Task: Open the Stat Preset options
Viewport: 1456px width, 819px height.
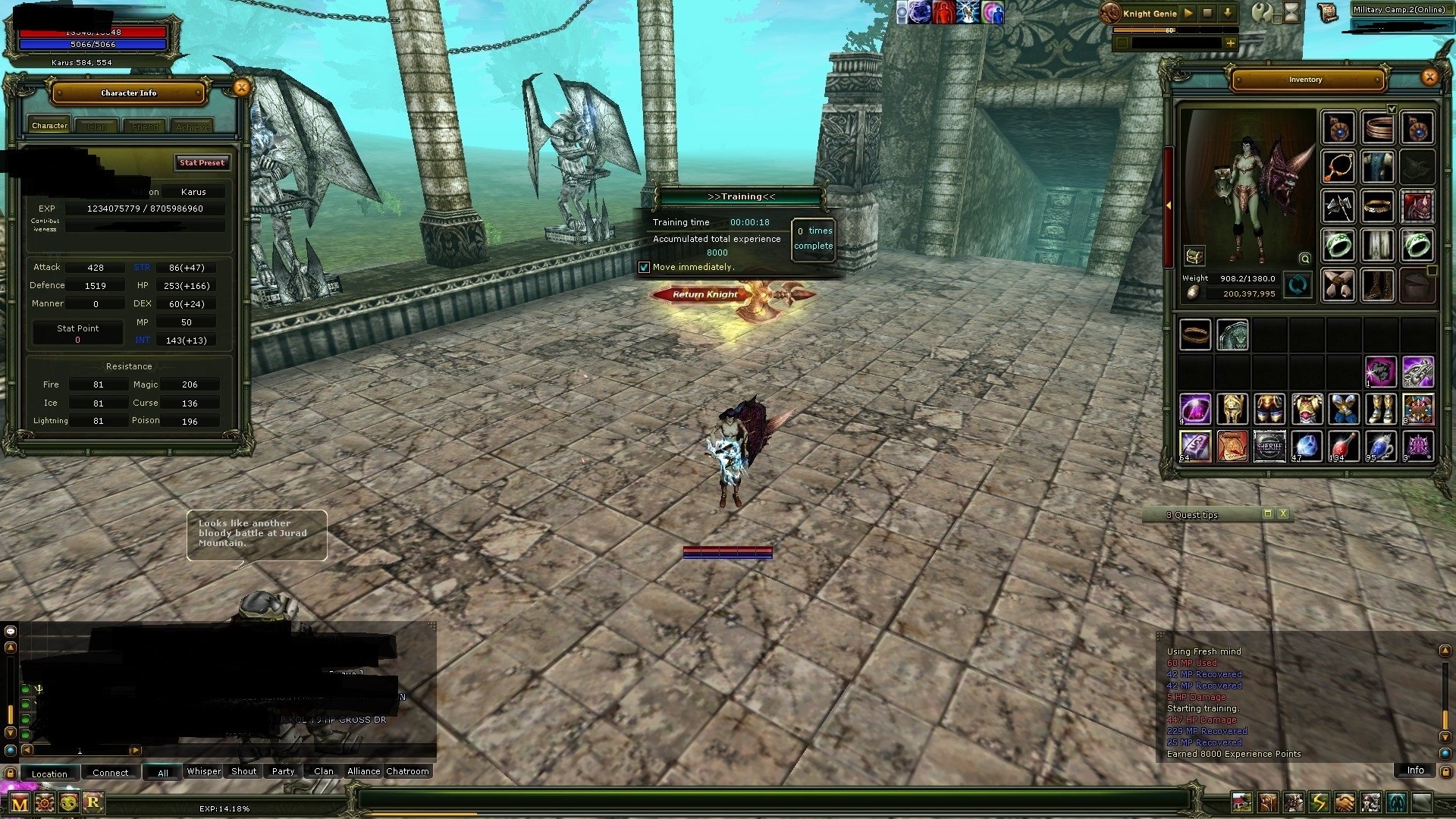Action: 202,162
